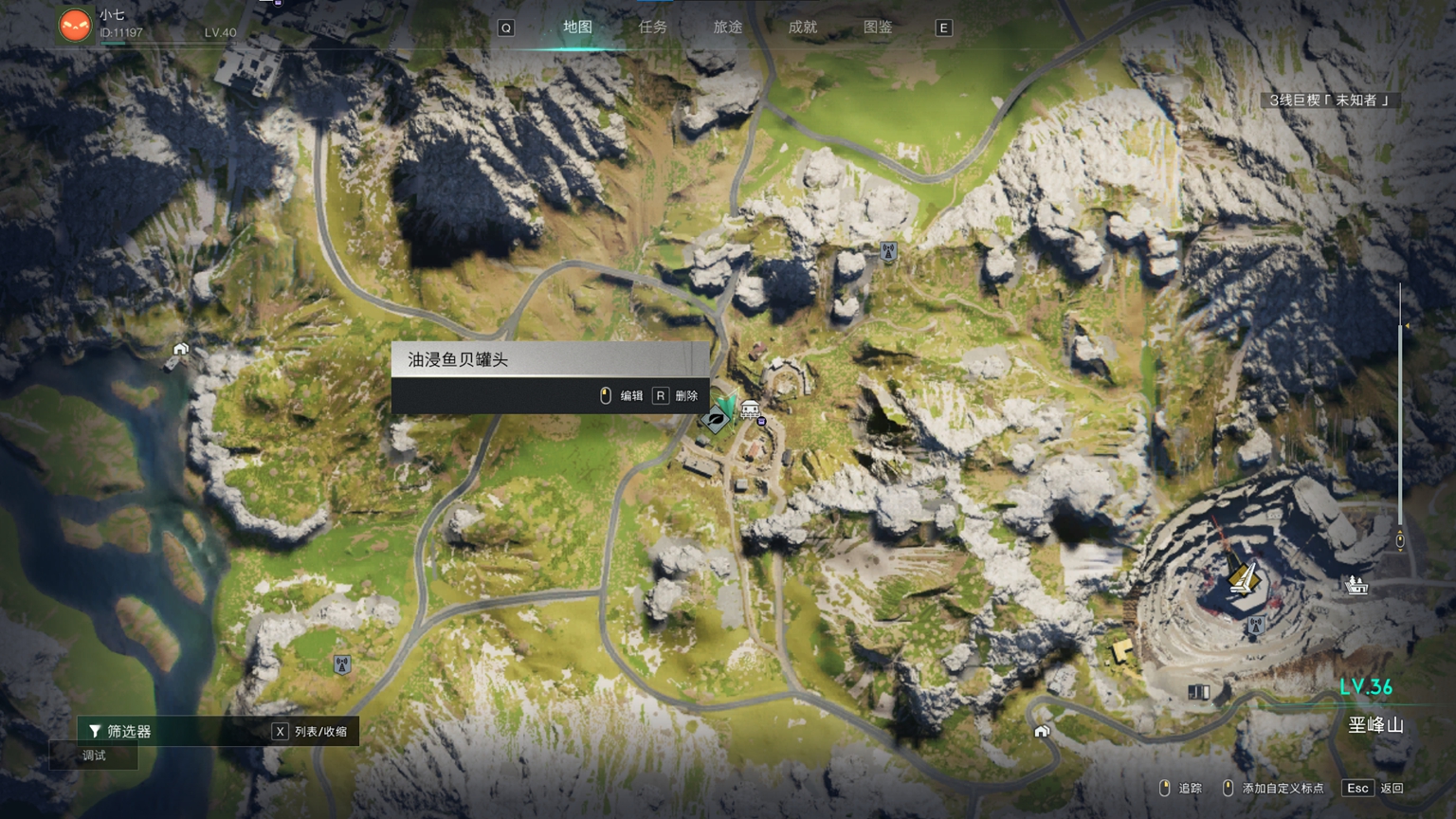Edit the 油浸鱼贝罐头 marker via 编辑
Screen dimensions: 1456x819
click(623, 395)
